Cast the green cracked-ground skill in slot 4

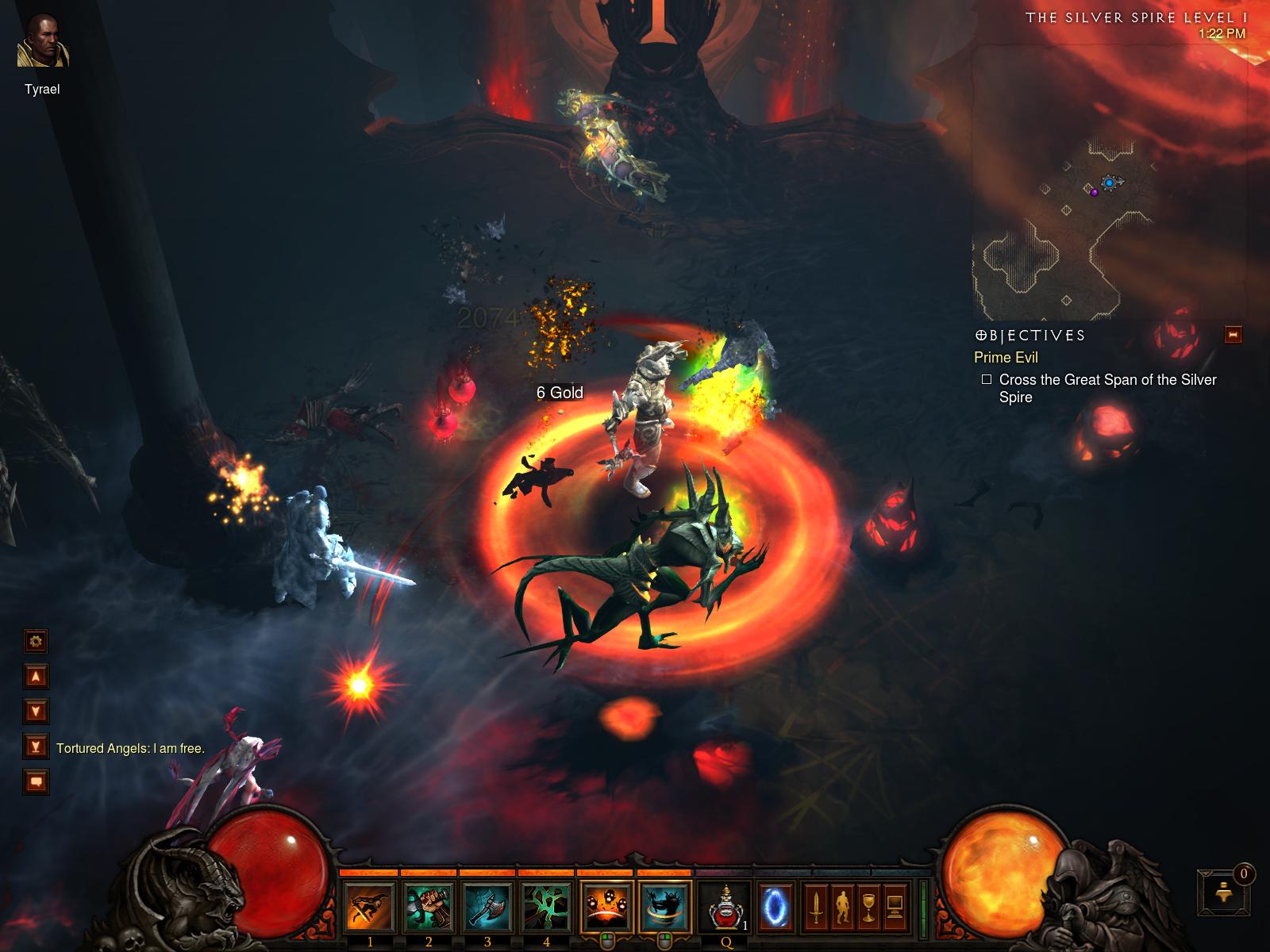(546, 905)
